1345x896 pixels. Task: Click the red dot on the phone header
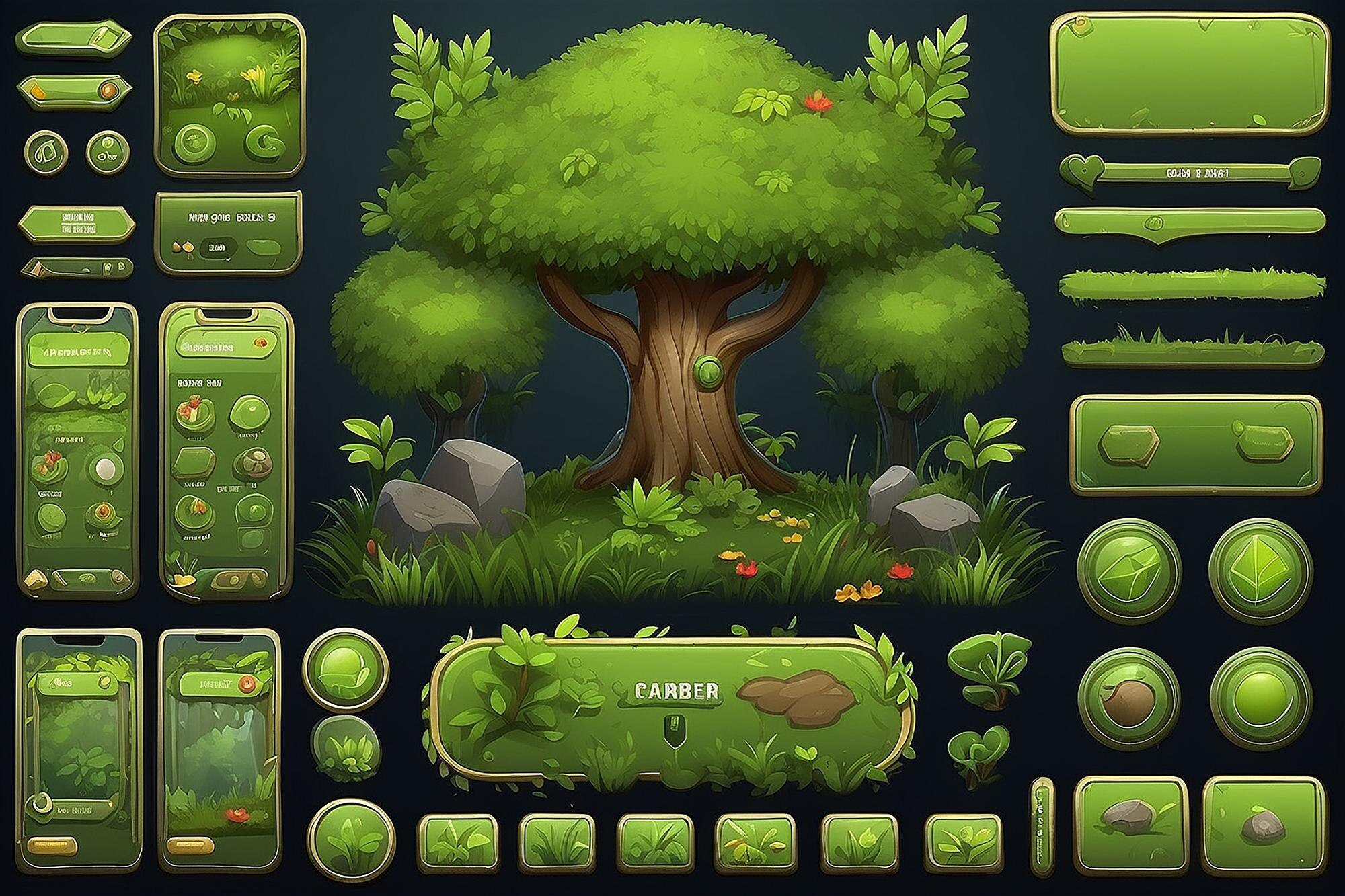click(247, 684)
